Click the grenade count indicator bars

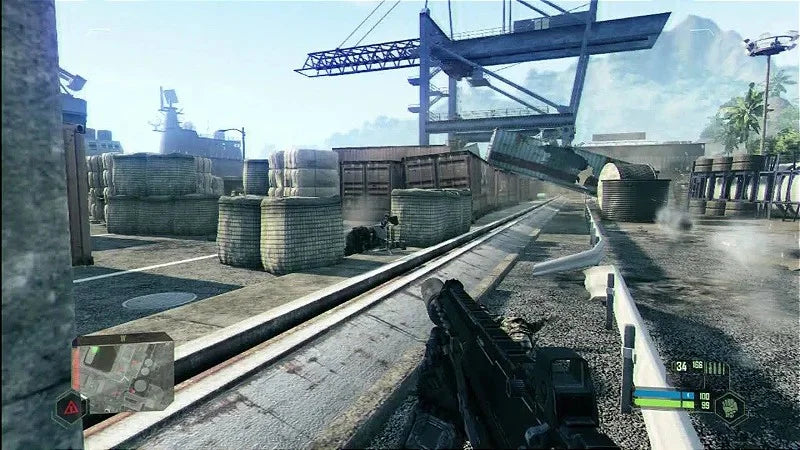(717, 367)
